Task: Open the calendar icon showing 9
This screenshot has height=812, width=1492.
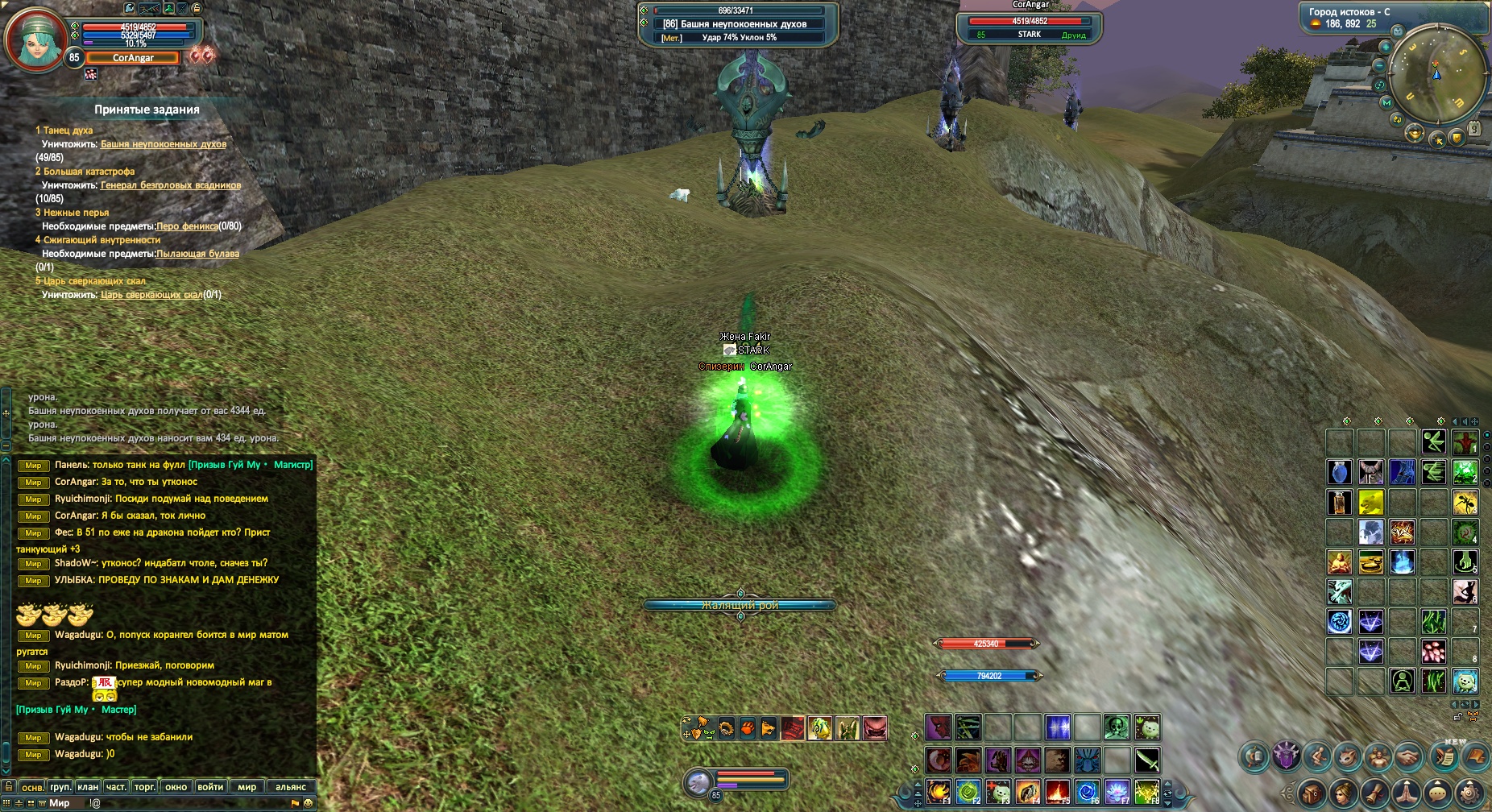Action: click(x=1473, y=129)
